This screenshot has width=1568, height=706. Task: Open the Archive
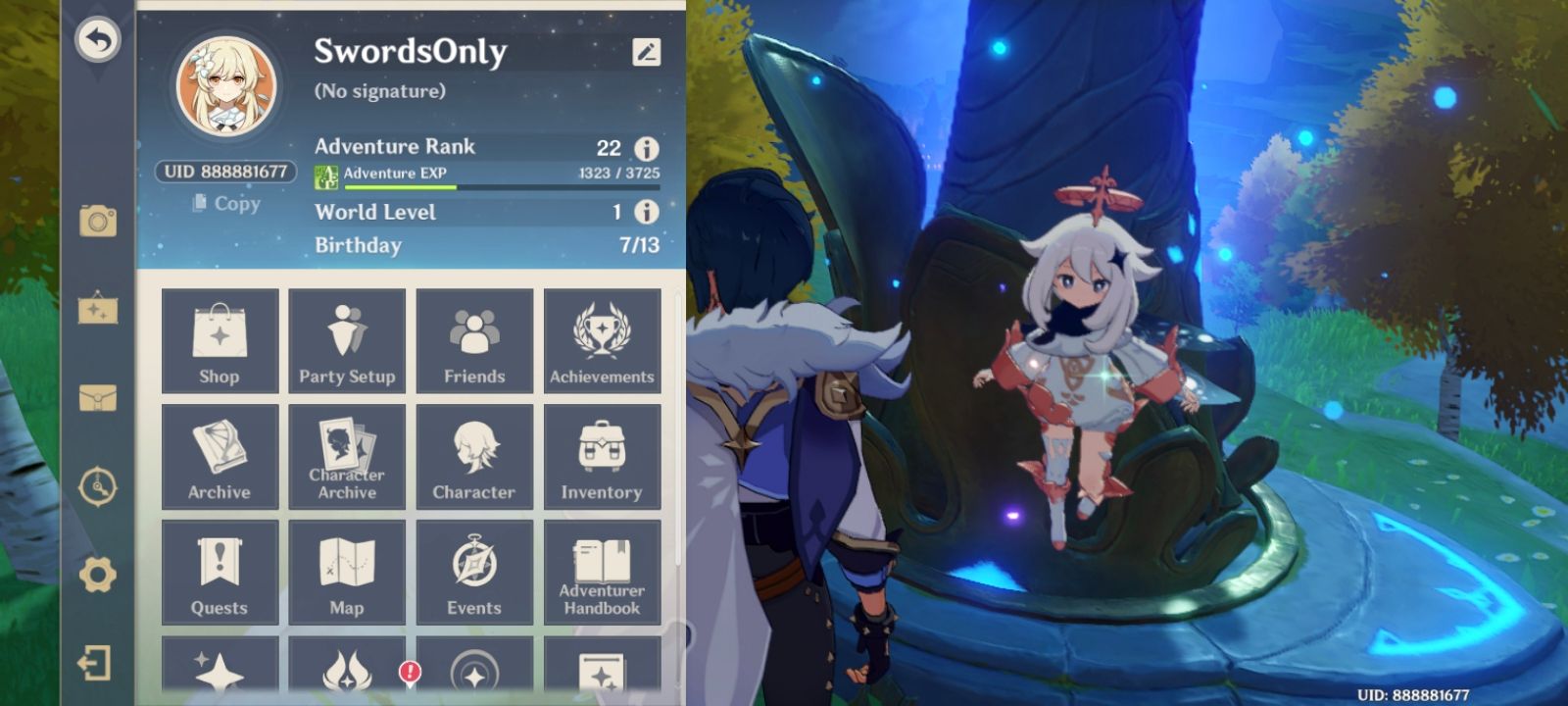pyautogui.click(x=220, y=454)
